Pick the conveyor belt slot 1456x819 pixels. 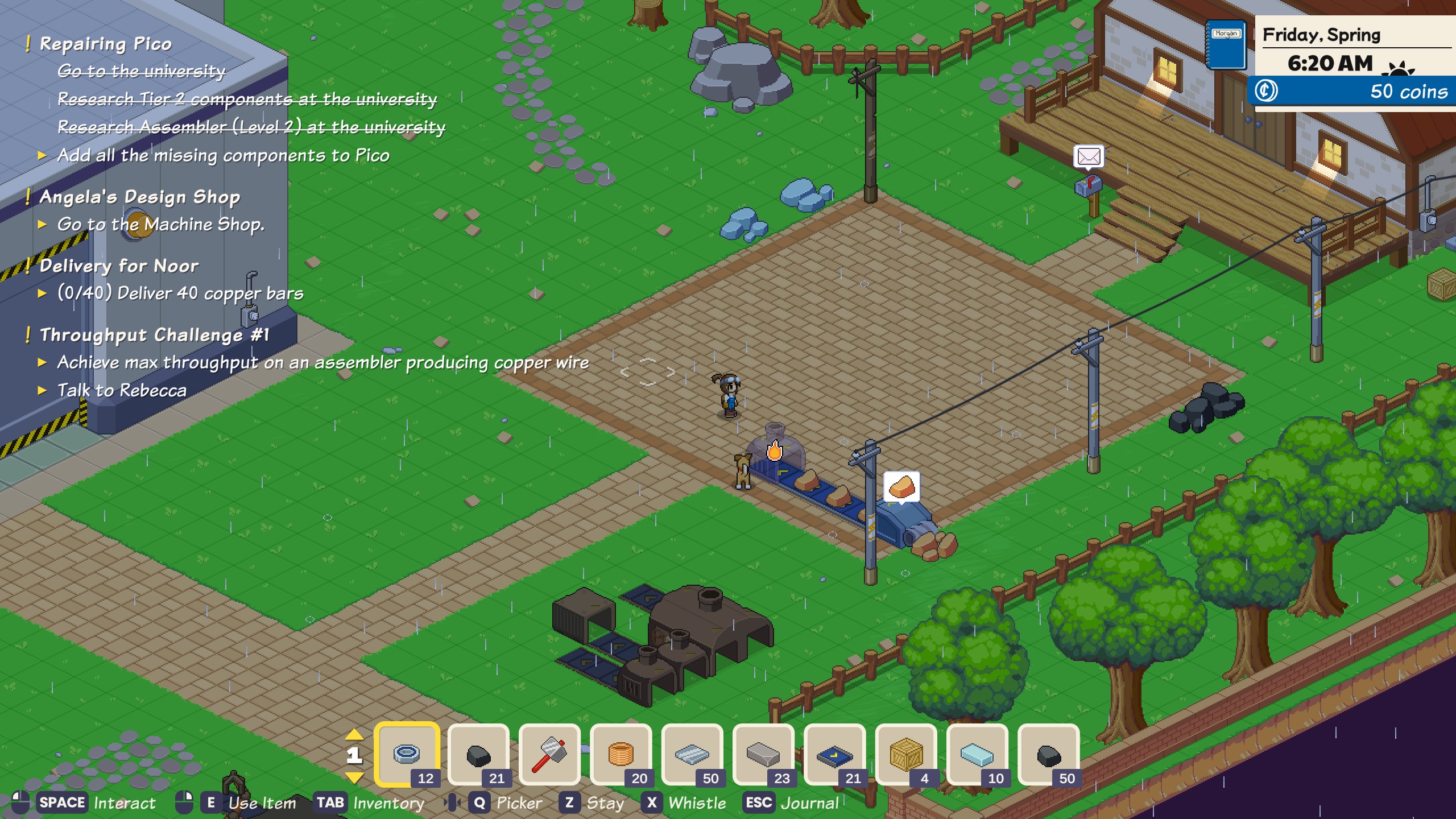[x=835, y=755]
